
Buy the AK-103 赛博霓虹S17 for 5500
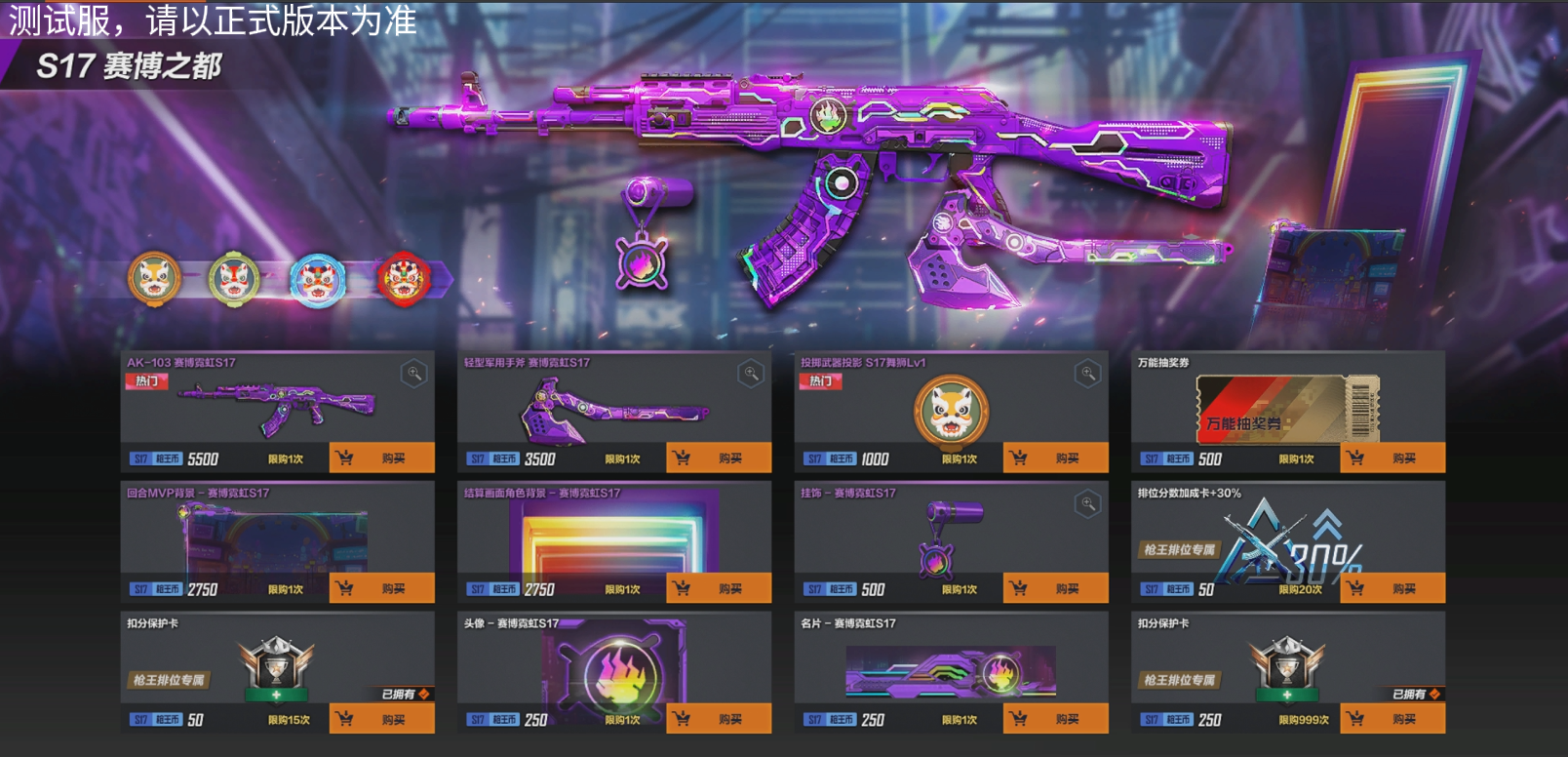381,458
